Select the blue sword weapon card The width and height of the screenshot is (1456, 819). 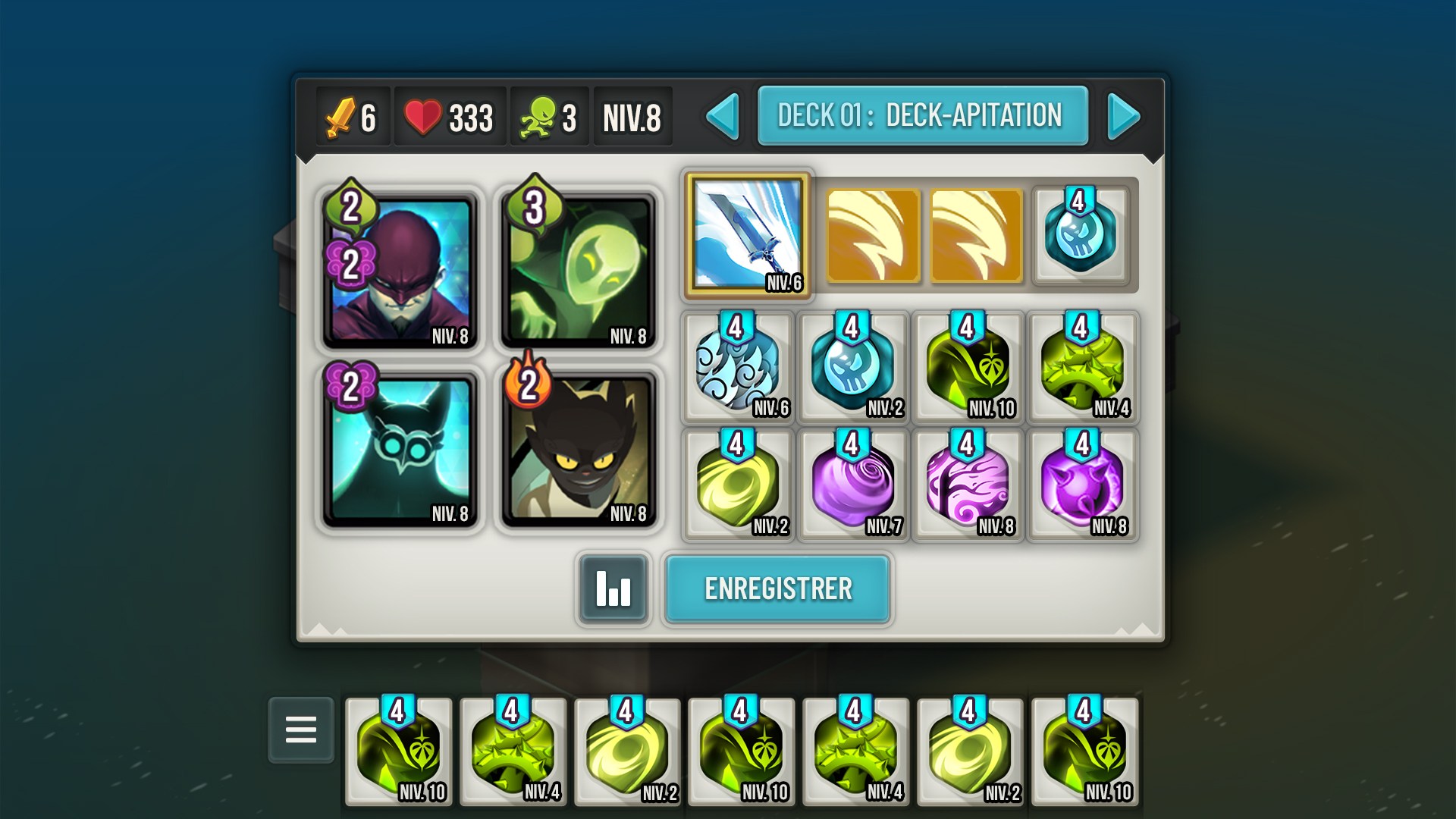[x=747, y=234]
